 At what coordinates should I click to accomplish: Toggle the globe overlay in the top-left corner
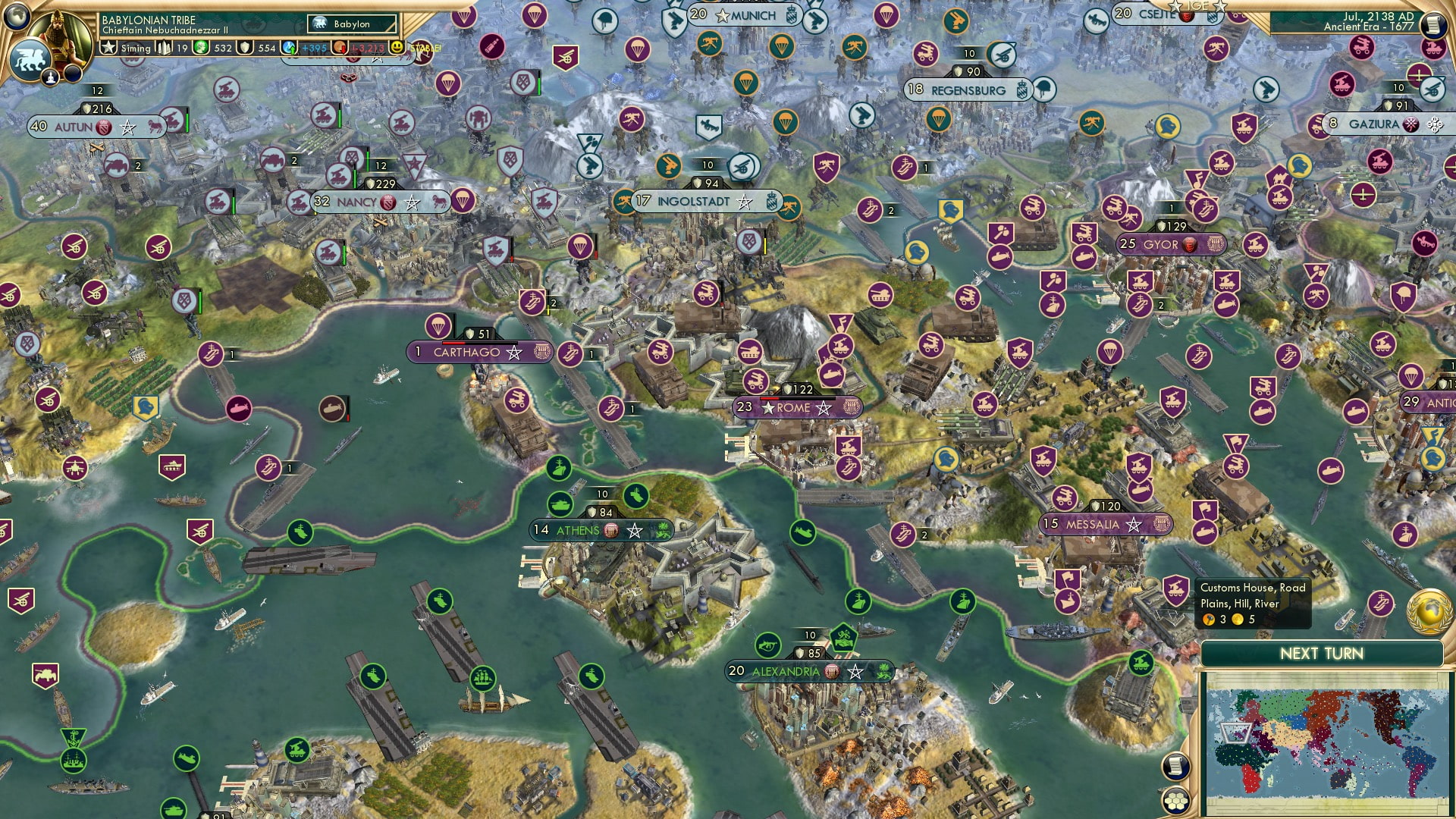(17, 17)
